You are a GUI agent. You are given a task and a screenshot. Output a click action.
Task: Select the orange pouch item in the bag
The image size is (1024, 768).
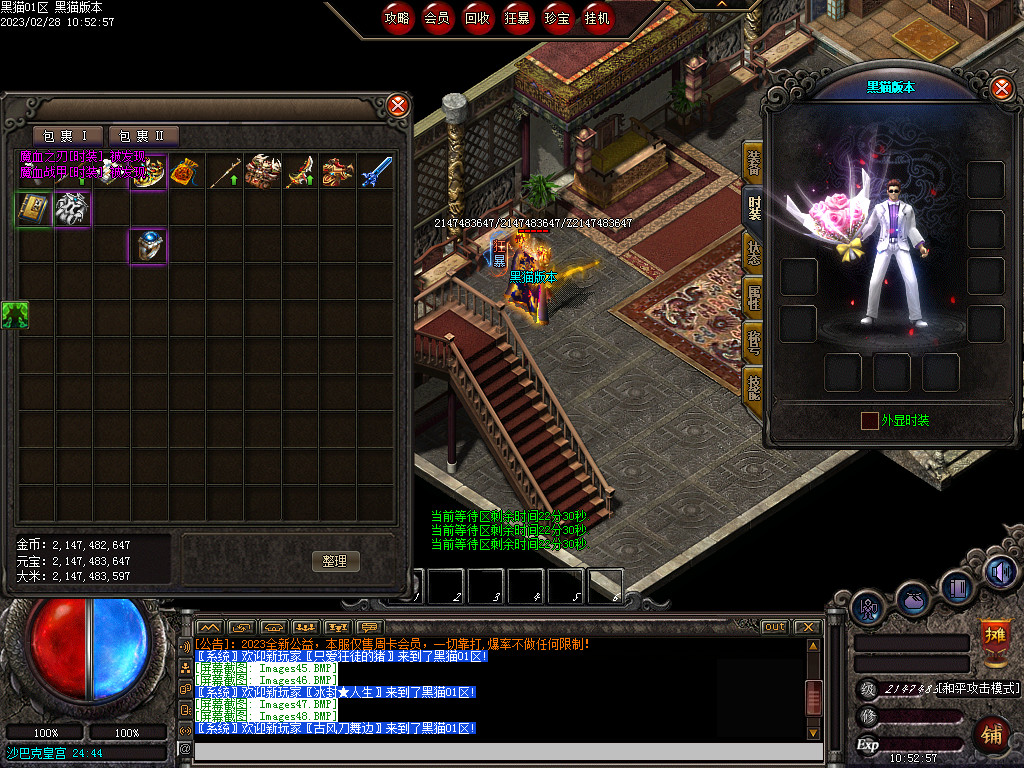186,172
